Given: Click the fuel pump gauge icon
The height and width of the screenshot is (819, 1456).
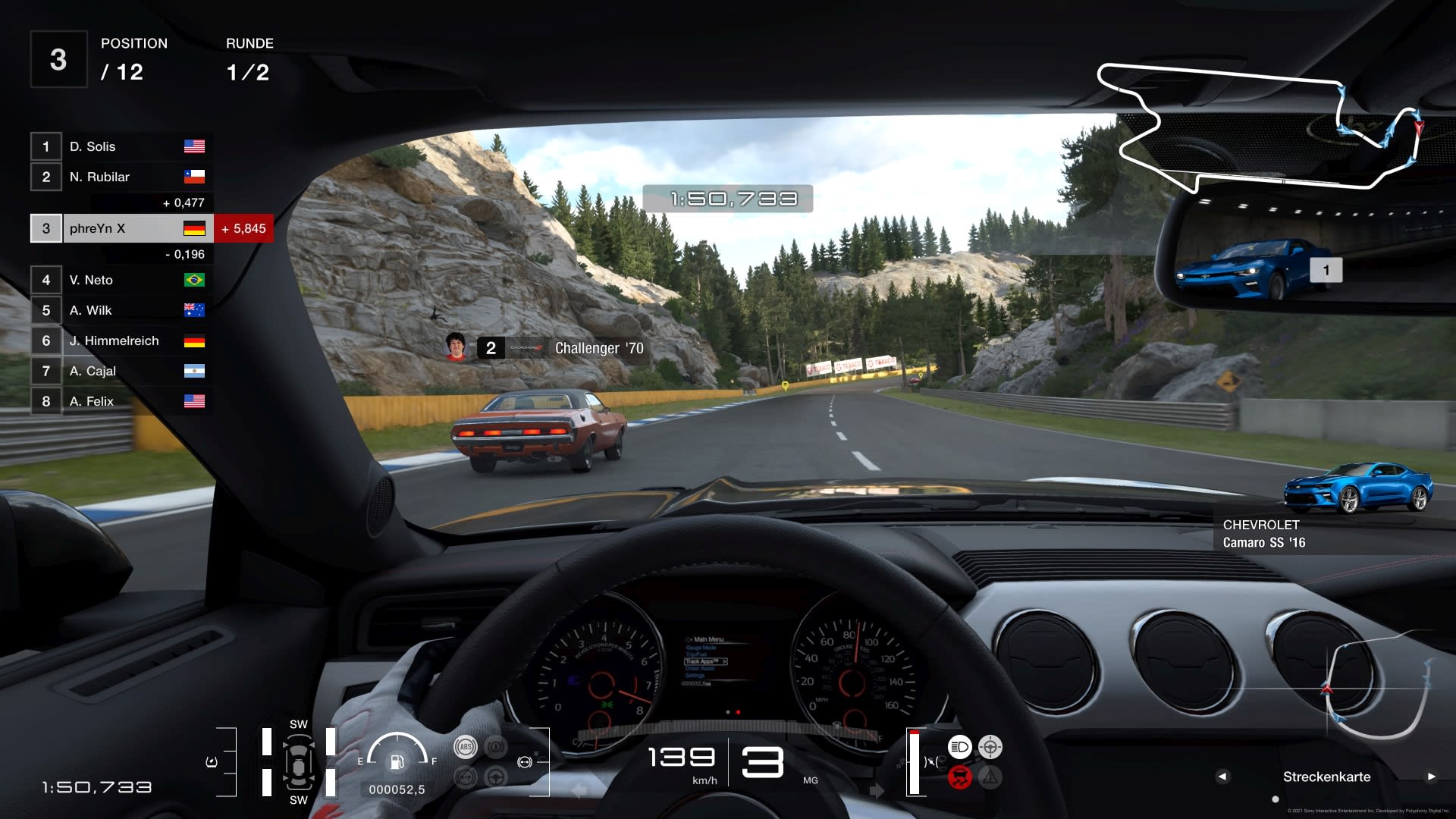Looking at the screenshot, I should (x=397, y=761).
